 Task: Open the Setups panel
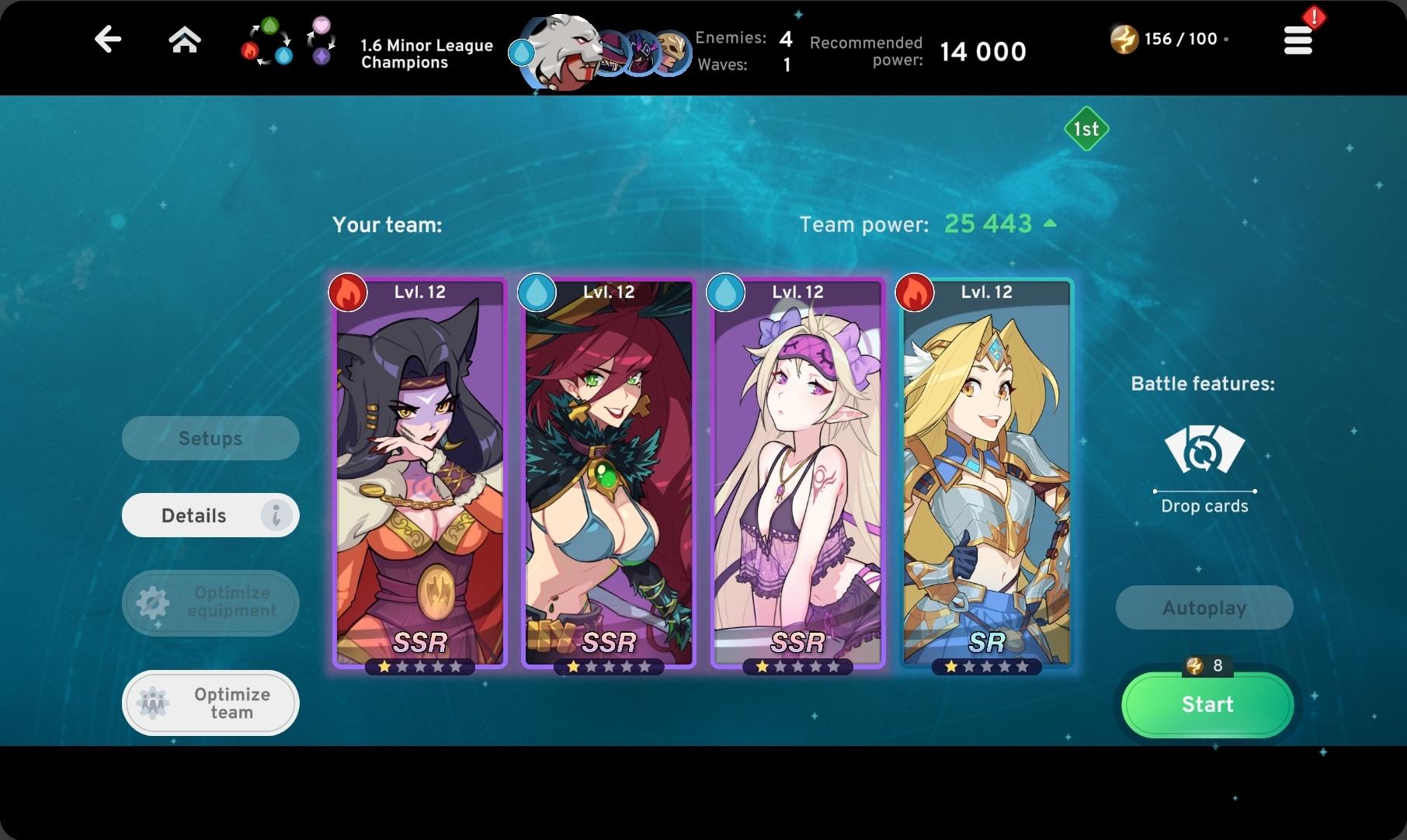point(210,438)
